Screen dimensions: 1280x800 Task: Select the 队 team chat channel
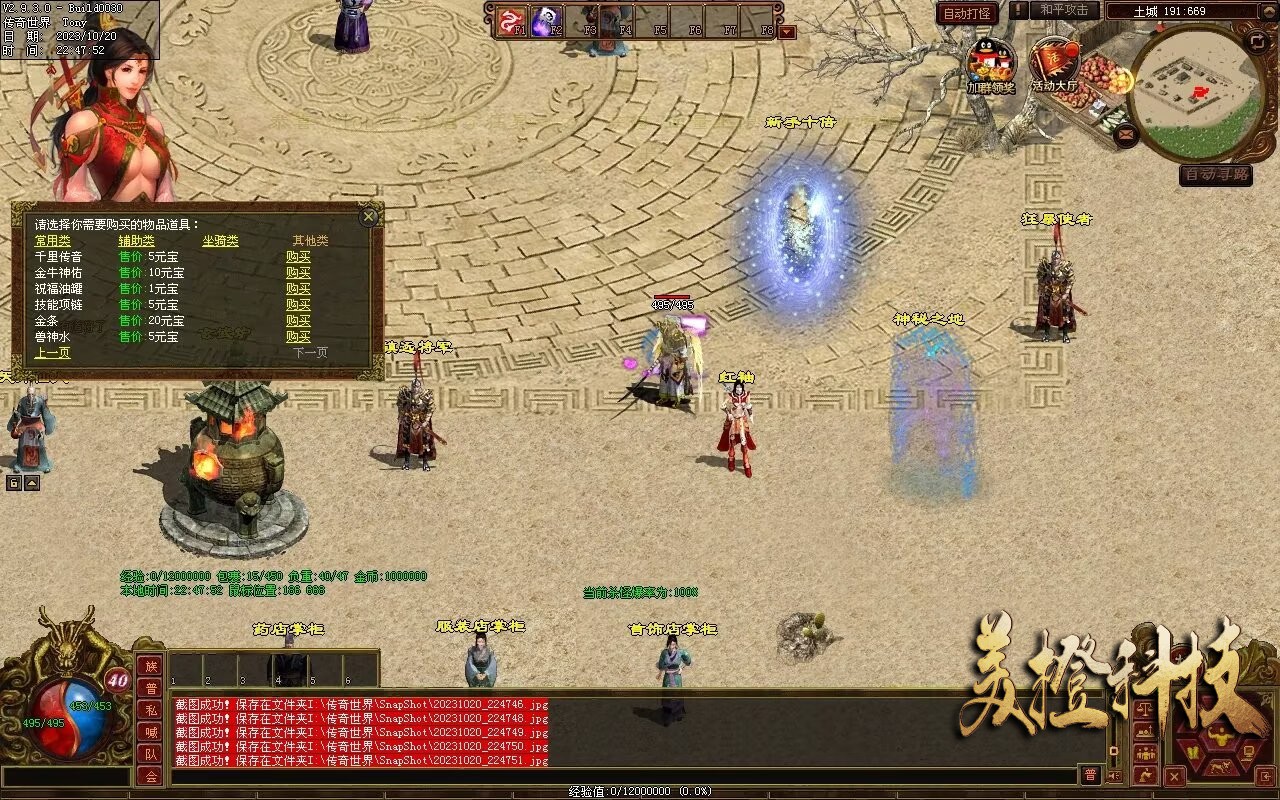(150, 754)
